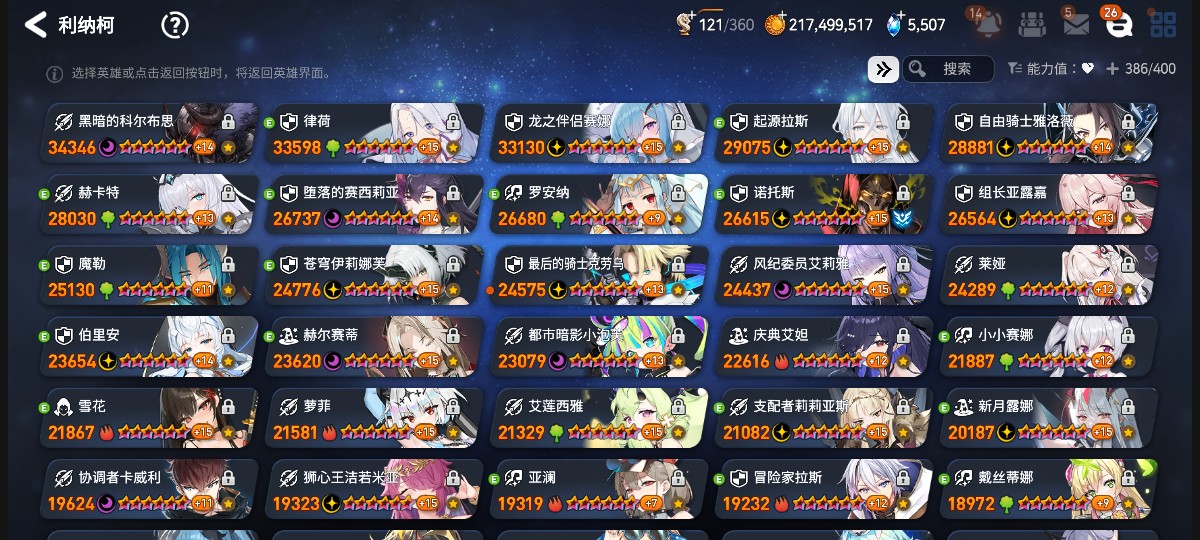Pick the 罗安纳 hero card
The width and height of the screenshot is (1200, 540).
point(600,205)
